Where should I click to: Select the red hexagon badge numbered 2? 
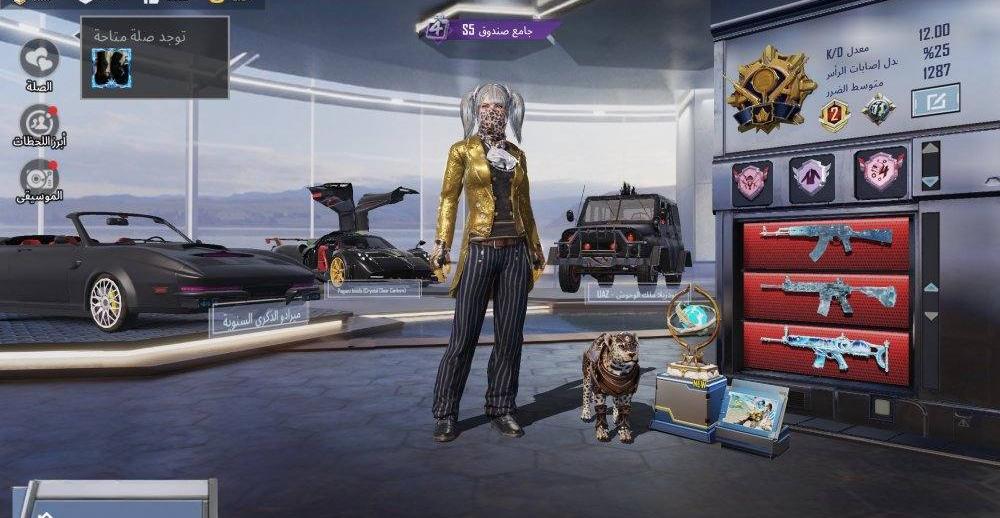(x=834, y=115)
